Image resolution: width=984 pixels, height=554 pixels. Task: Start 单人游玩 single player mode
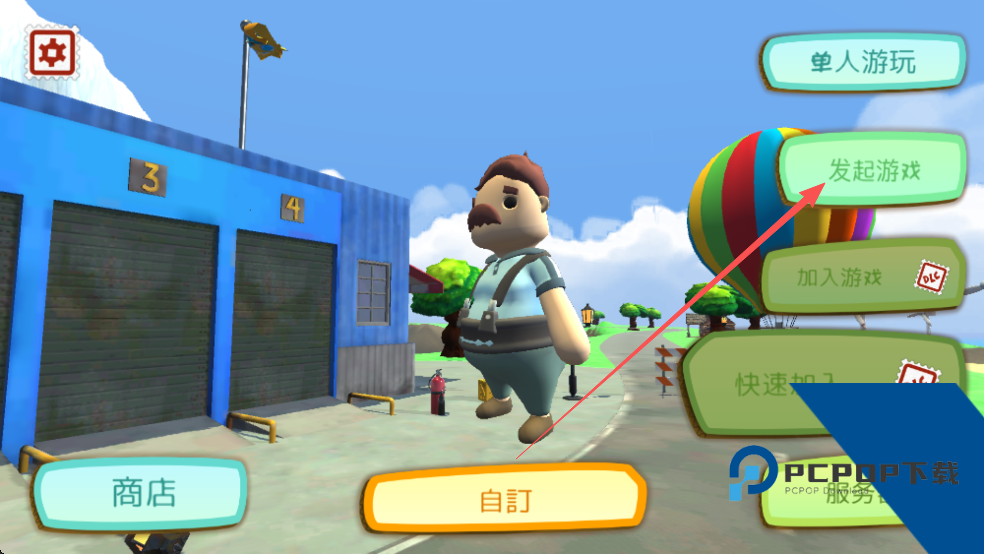tap(863, 64)
